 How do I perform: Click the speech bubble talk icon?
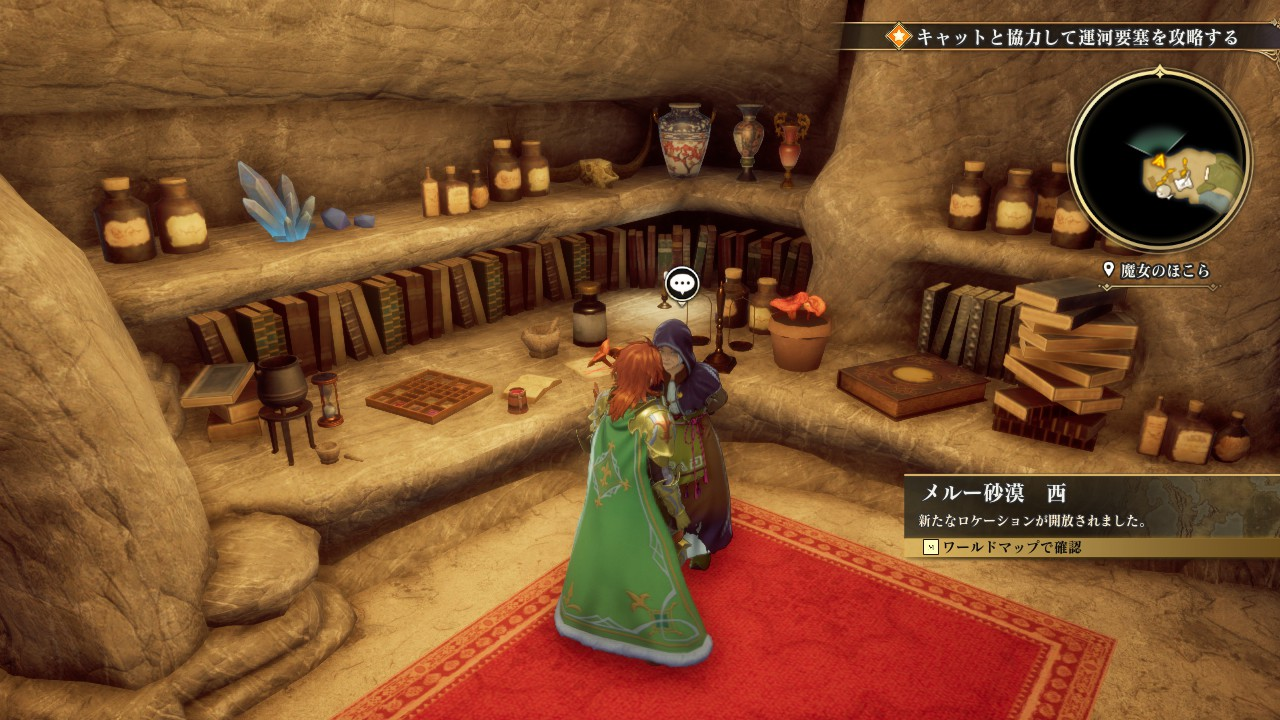(x=682, y=284)
